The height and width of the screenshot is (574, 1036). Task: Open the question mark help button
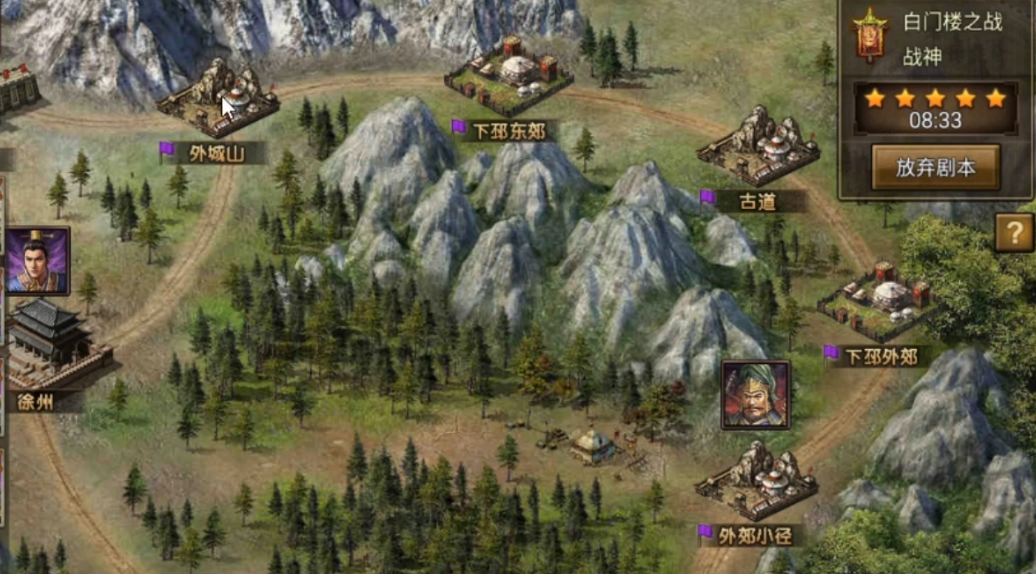click(x=1012, y=233)
